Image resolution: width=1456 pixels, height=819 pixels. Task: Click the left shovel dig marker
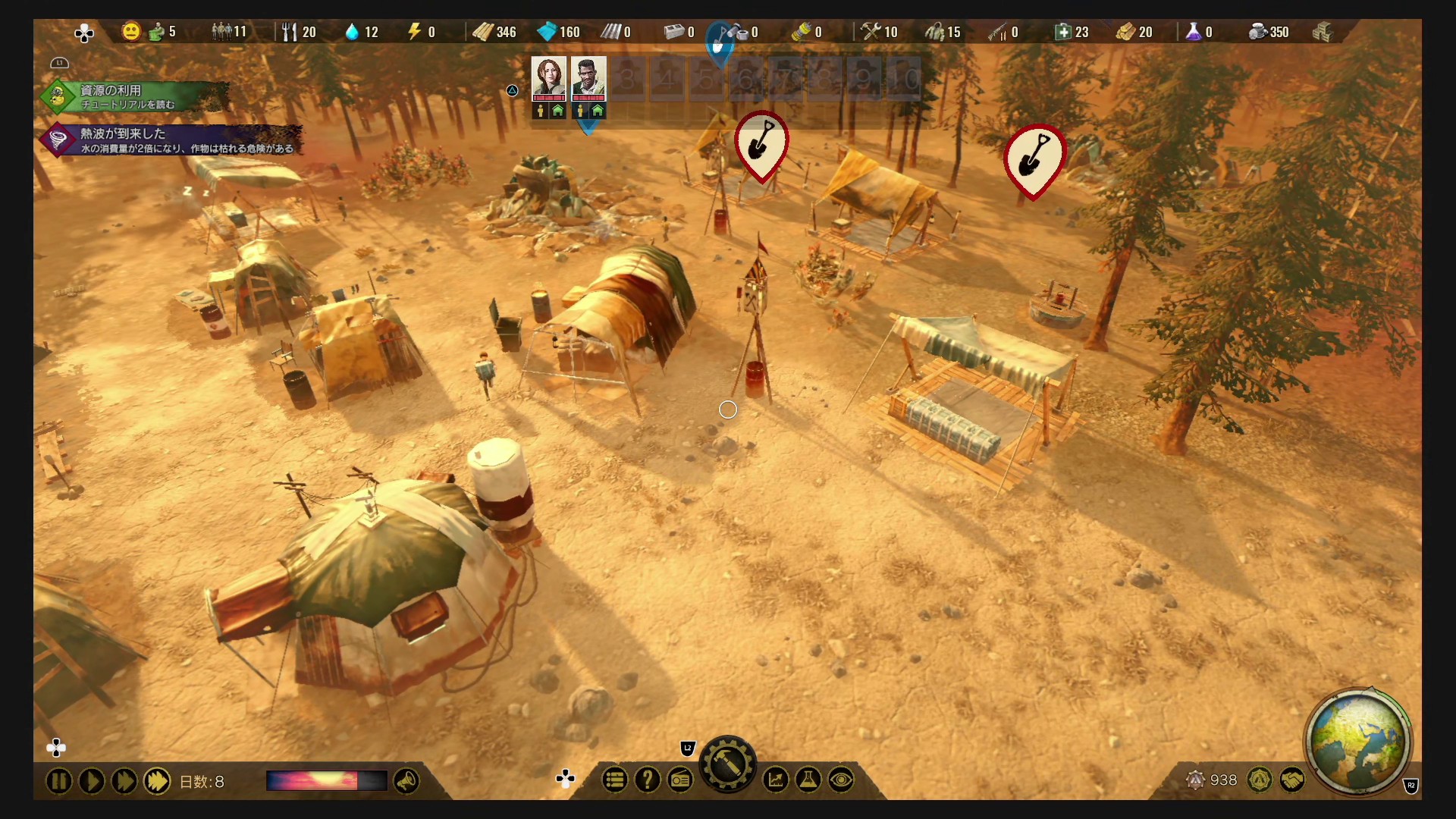[761, 144]
